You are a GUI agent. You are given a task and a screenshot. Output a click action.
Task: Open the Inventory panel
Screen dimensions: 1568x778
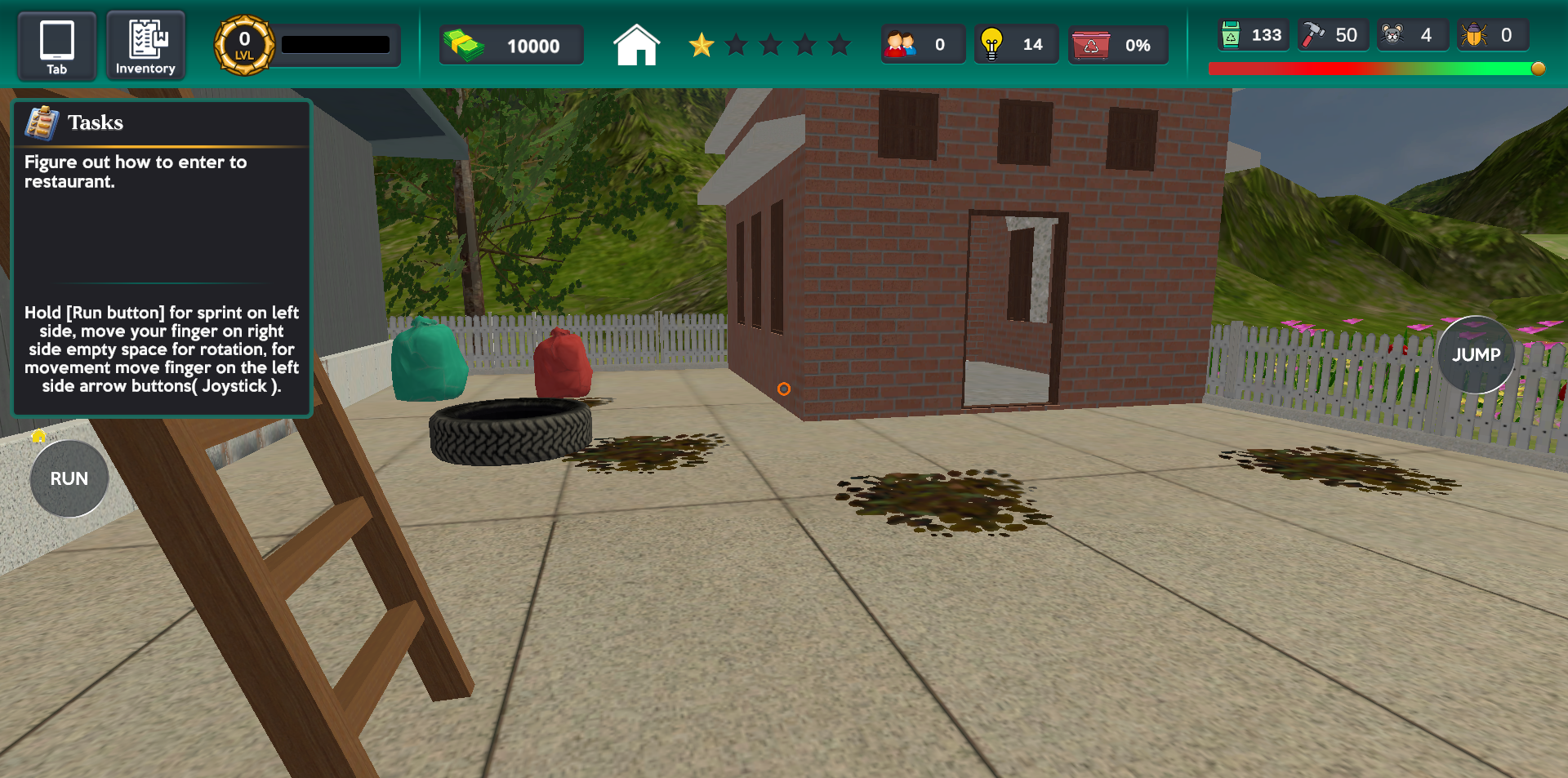click(145, 45)
